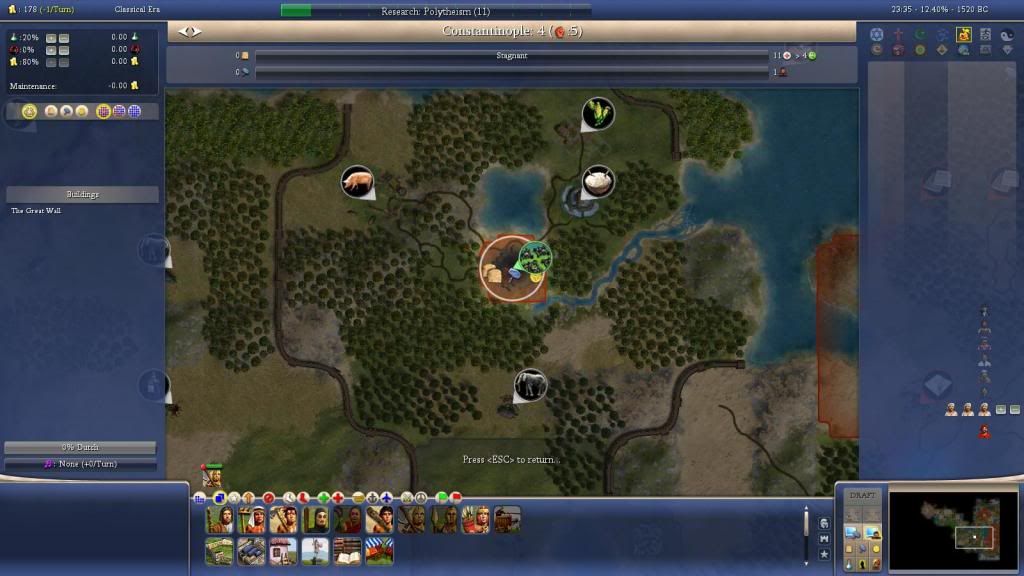Select the Research: Polytheism progress bar
The height and width of the screenshot is (576, 1024).
click(x=435, y=11)
